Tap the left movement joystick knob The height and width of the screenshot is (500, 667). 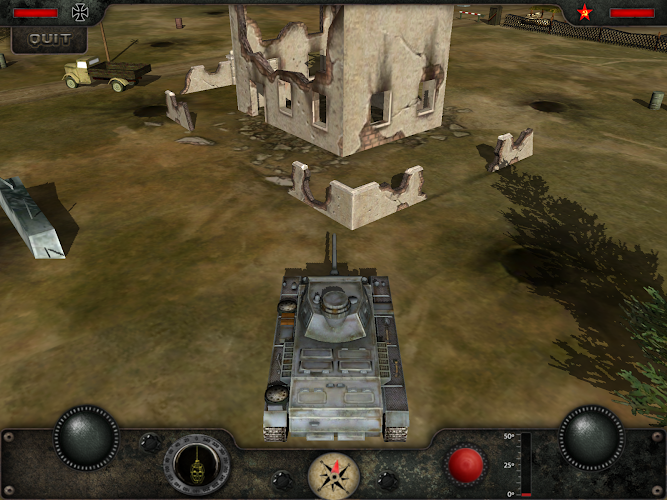click(86, 437)
